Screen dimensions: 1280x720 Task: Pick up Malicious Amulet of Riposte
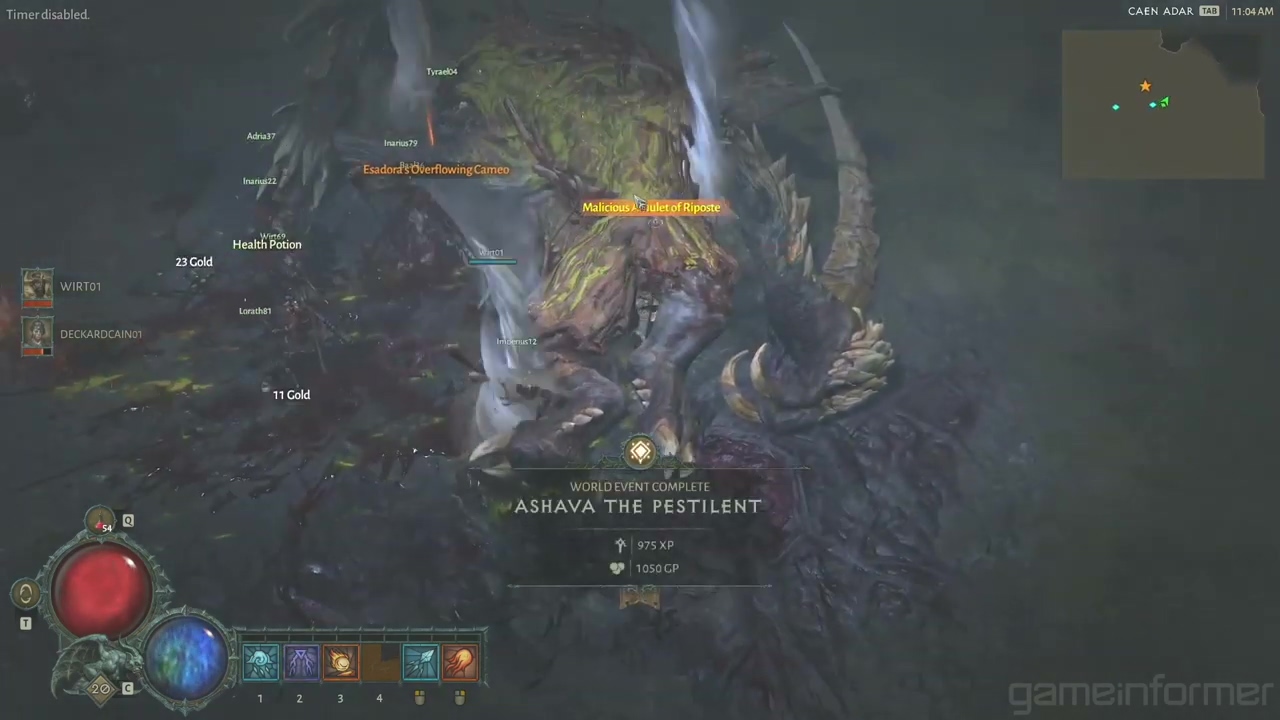click(651, 208)
